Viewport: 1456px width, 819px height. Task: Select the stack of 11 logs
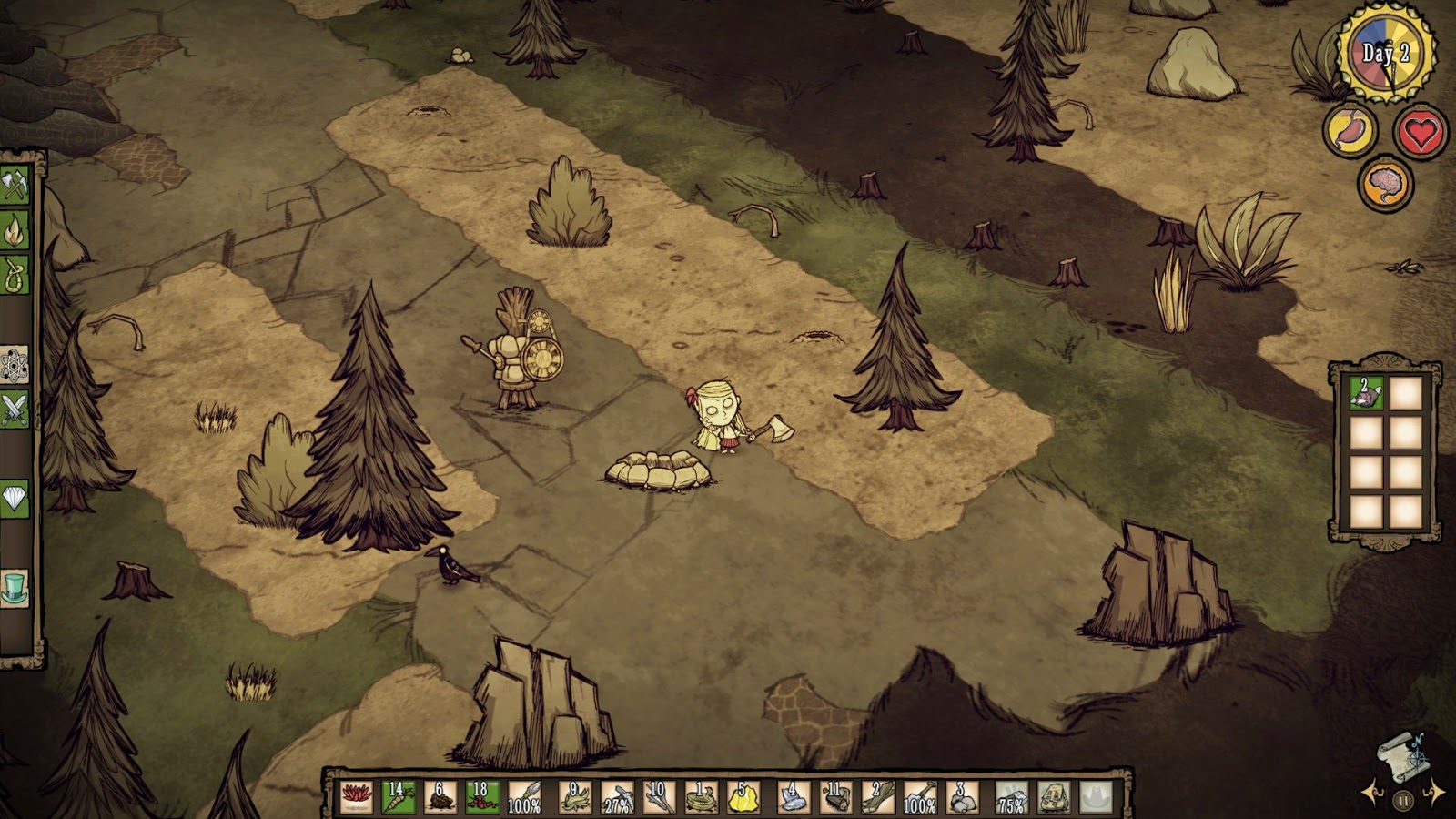(x=834, y=797)
